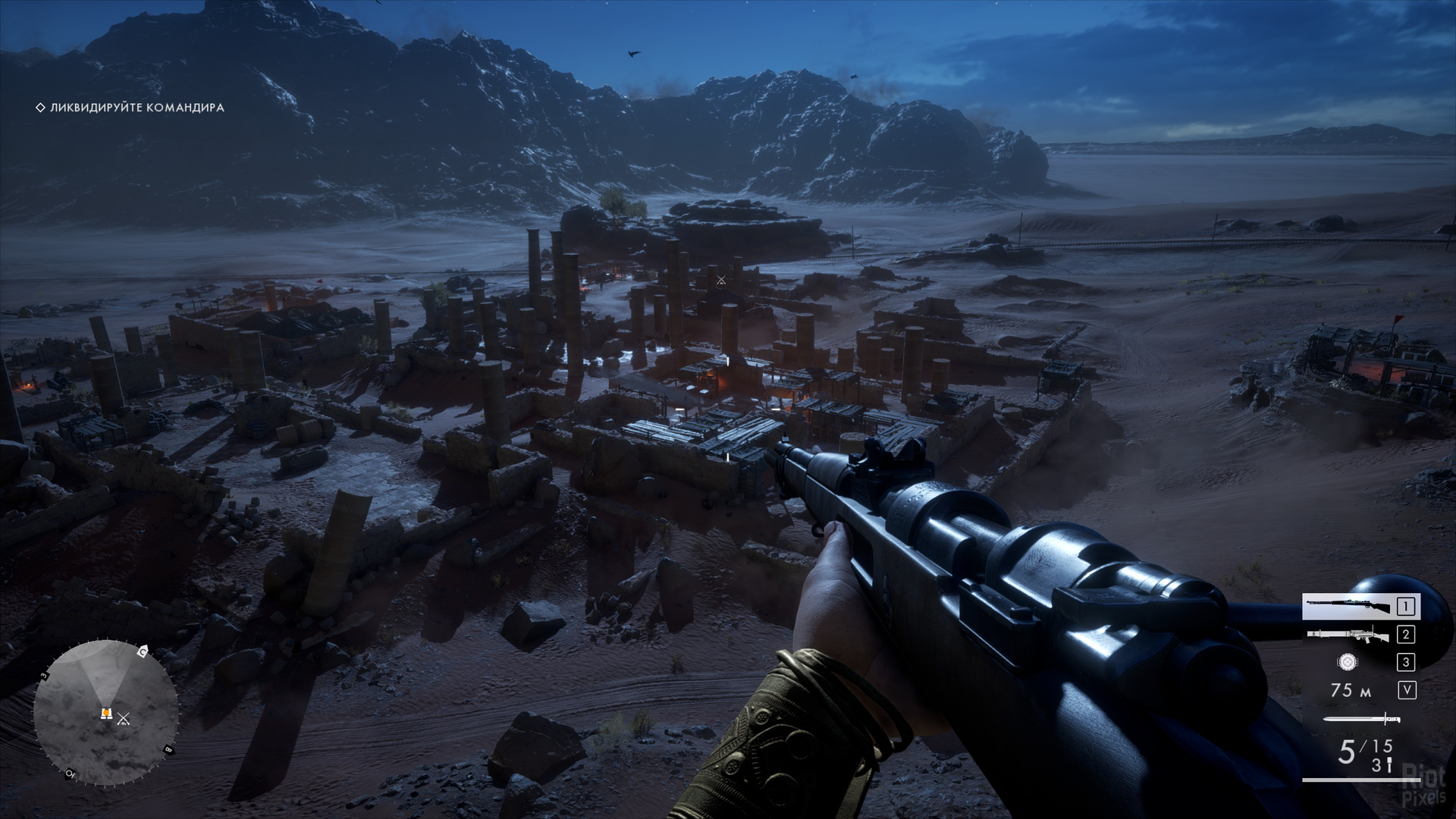
Task: Select objective B marker on minimap edge
Action: point(168,750)
